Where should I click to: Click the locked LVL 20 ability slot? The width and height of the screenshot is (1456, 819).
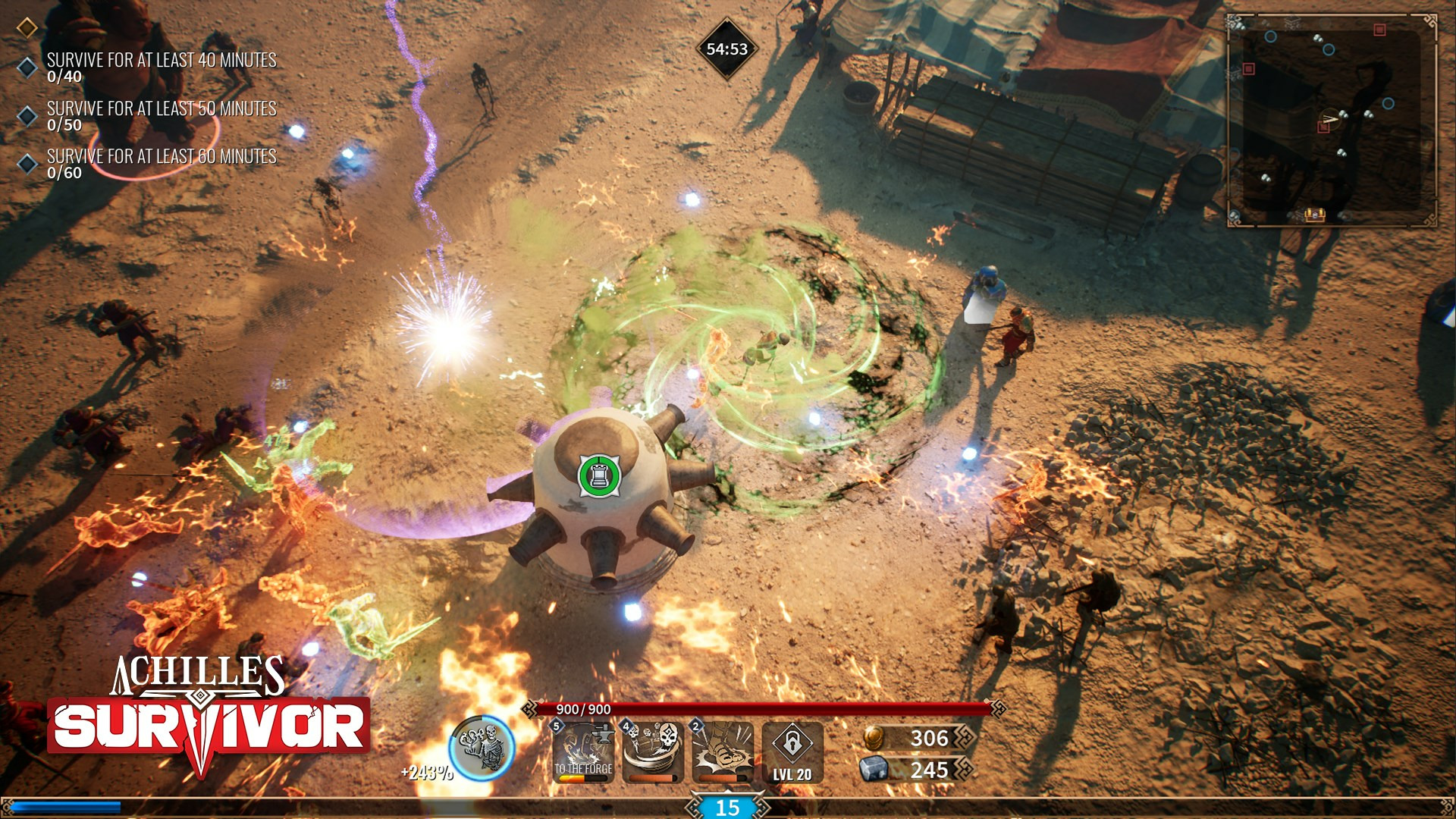(x=792, y=752)
